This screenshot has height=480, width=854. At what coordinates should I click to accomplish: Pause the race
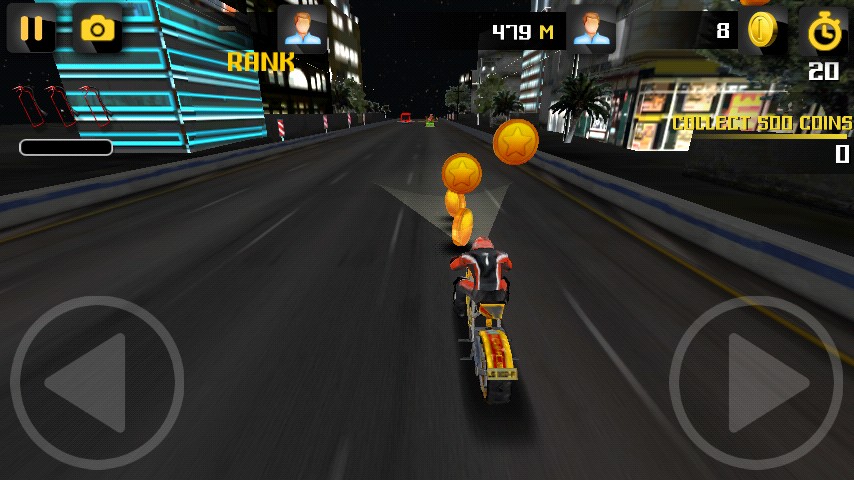click(31, 28)
